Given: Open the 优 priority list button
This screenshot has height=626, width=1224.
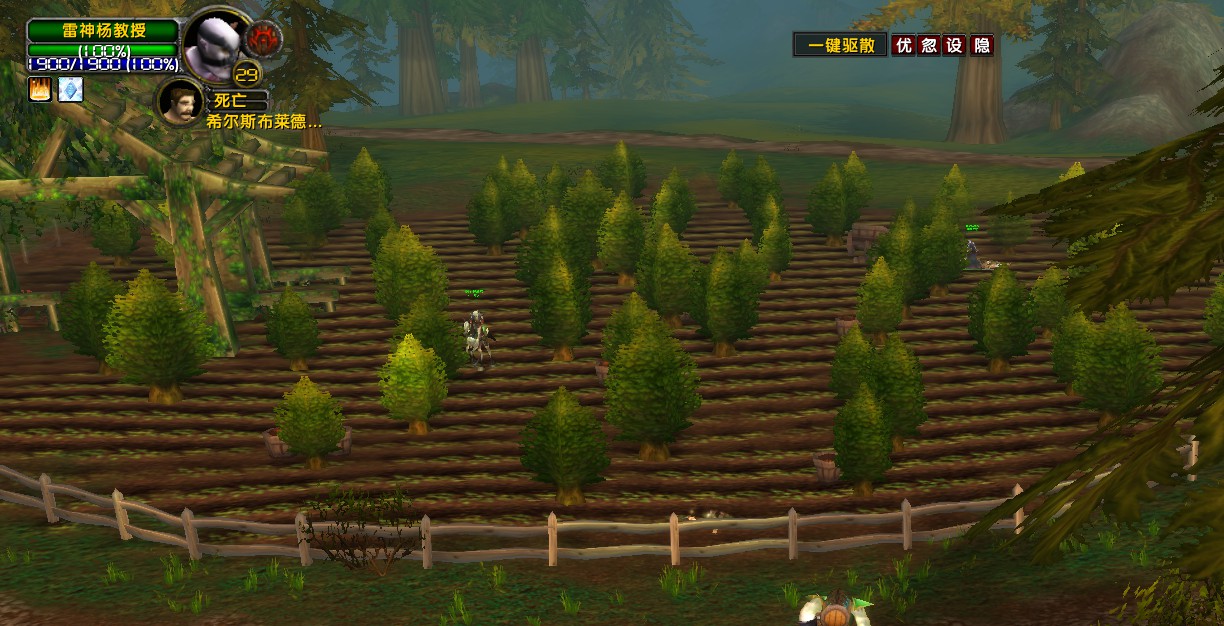Looking at the screenshot, I should [904, 45].
